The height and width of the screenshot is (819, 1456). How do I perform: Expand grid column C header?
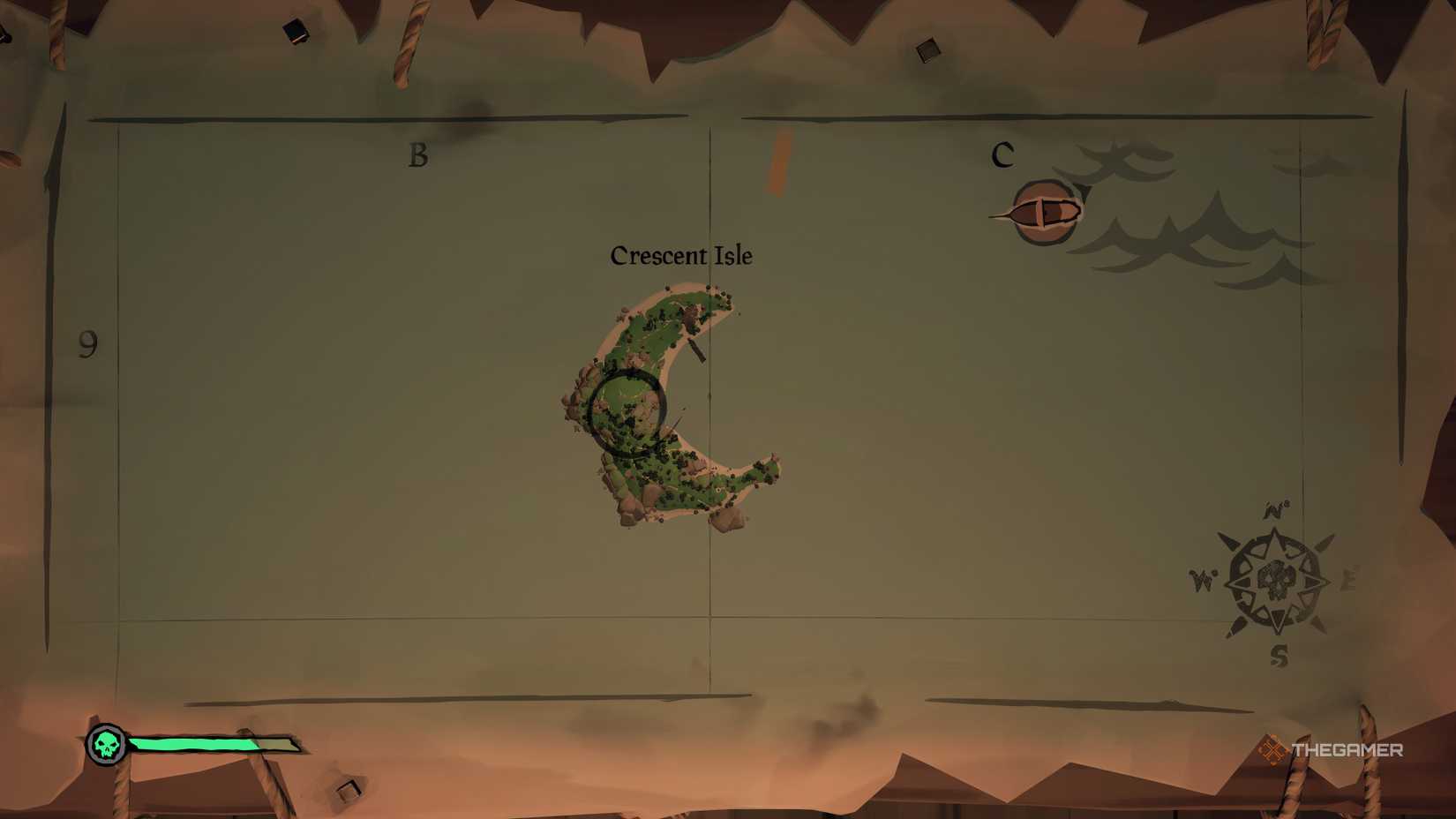click(x=1002, y=153)
